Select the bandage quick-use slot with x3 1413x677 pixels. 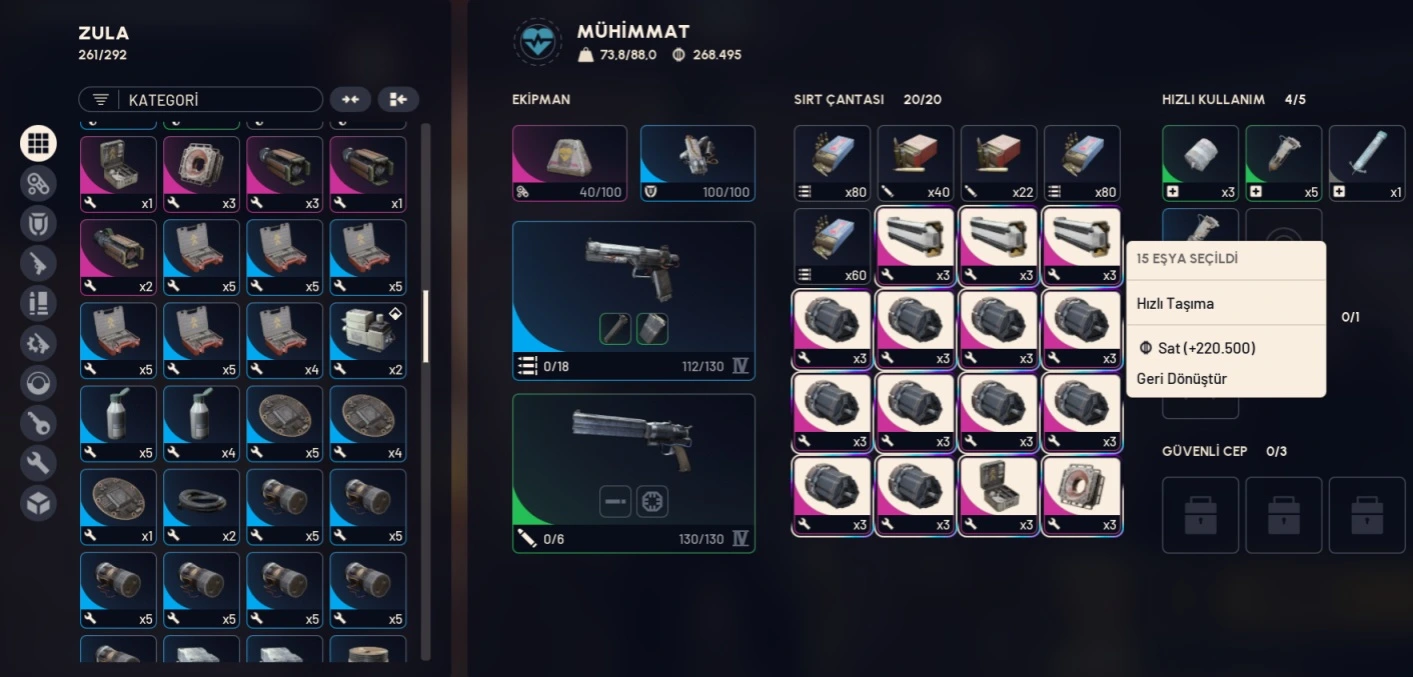(x=1200, y=162)
